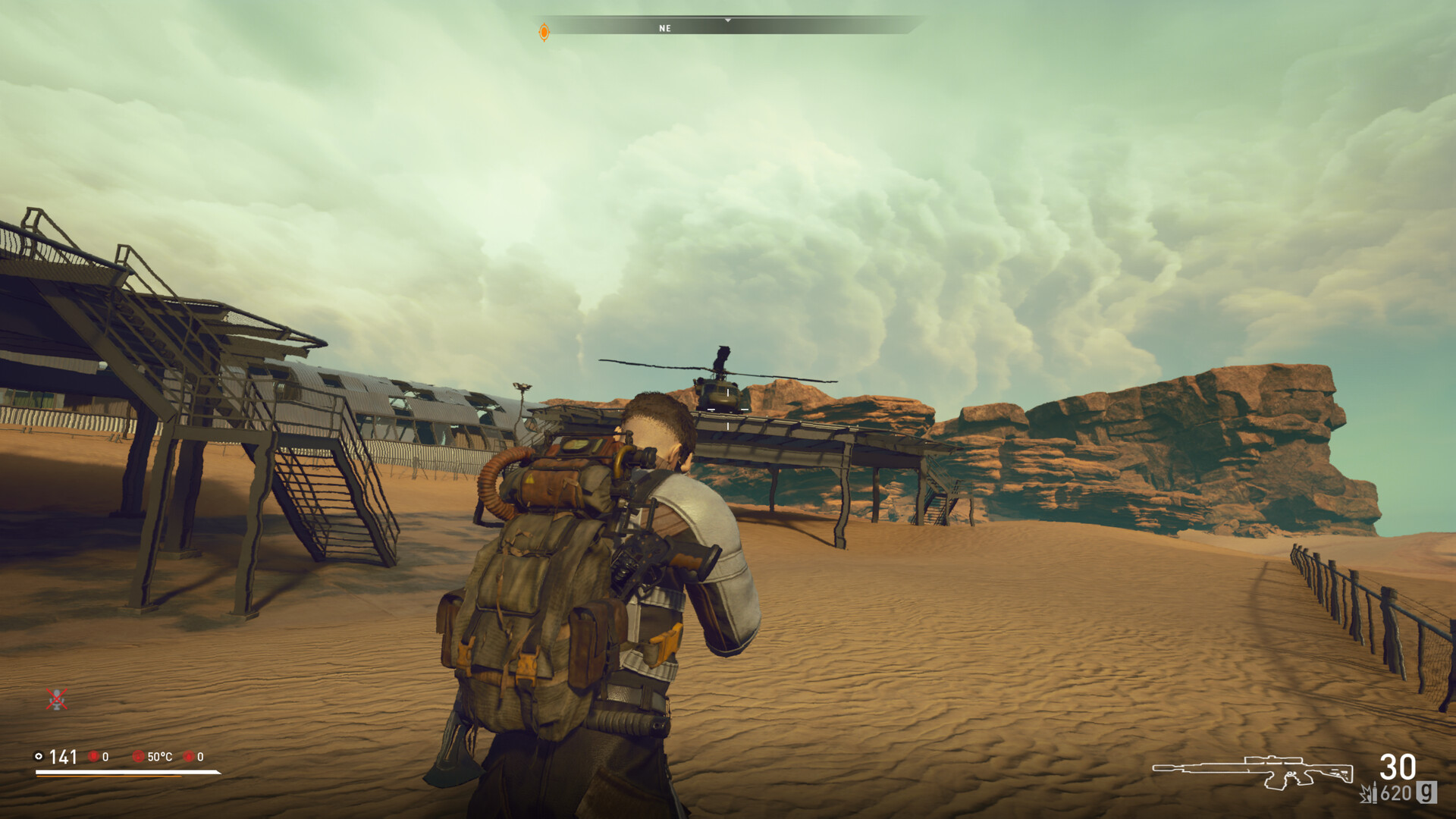Click the red water droplet status icon
The width and height of the screenshot is (1456, 819).
click(x=190, y=756)
